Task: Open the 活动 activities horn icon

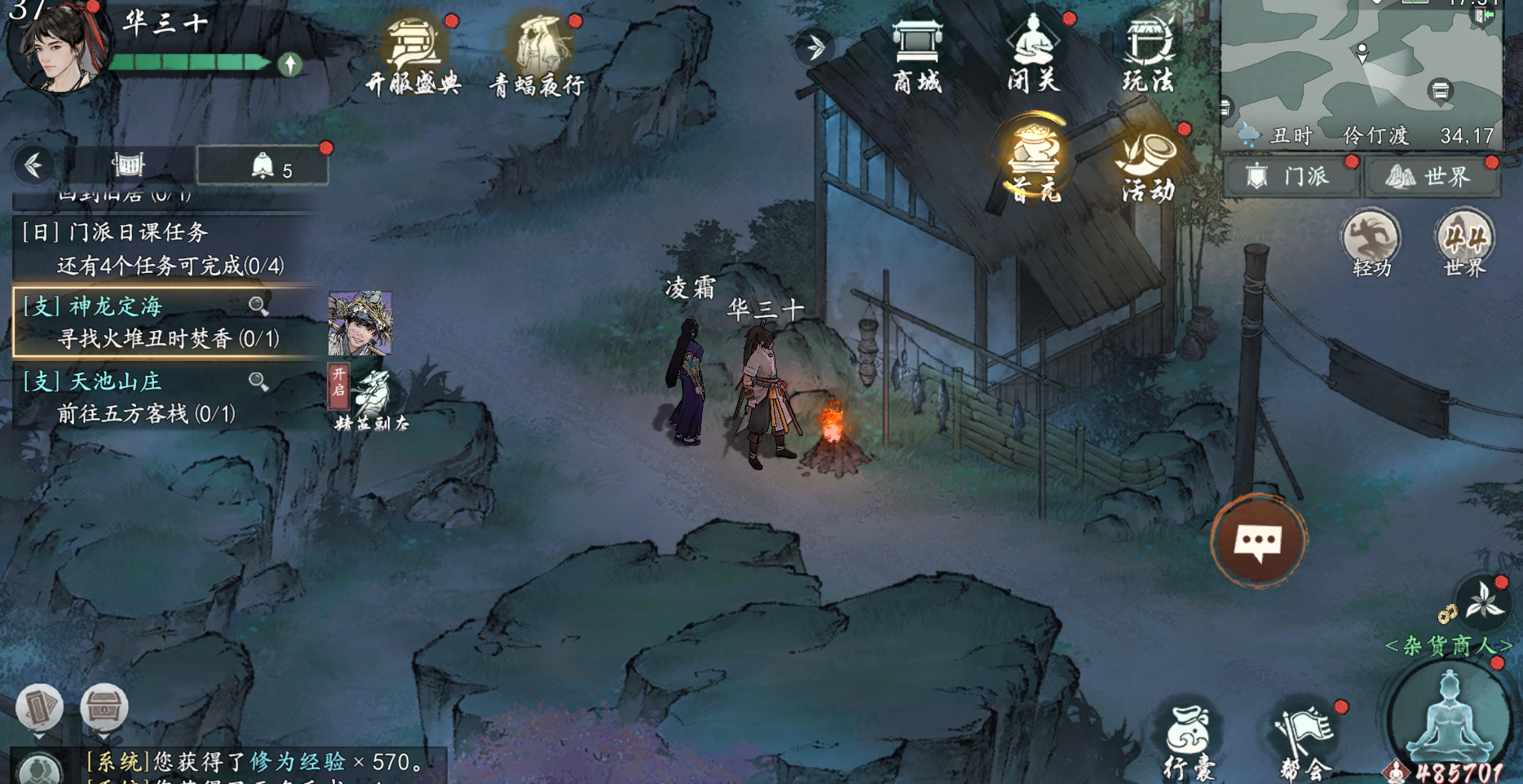Action: 1148,165
